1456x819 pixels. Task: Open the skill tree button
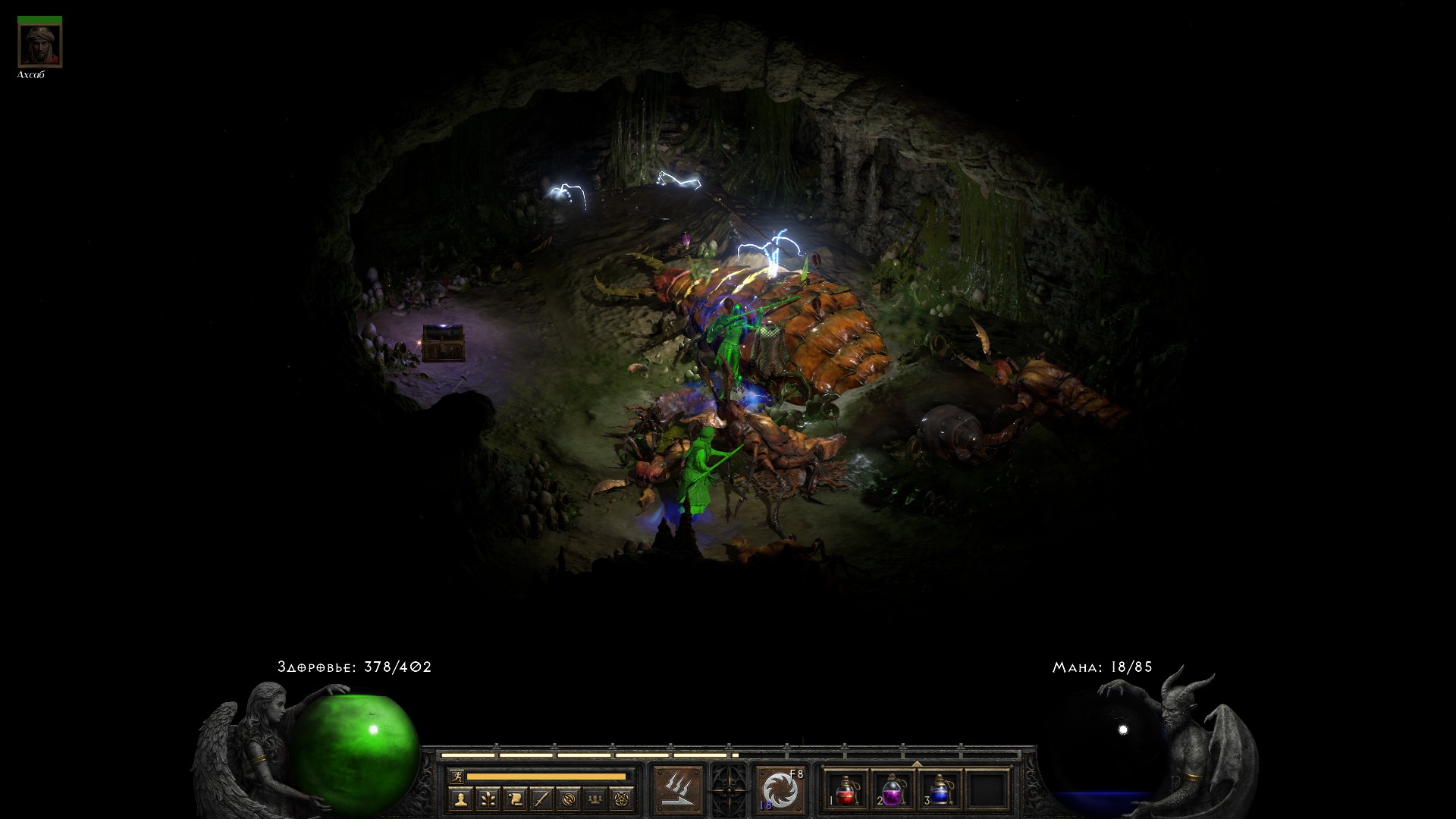click(x=487, y=799)
